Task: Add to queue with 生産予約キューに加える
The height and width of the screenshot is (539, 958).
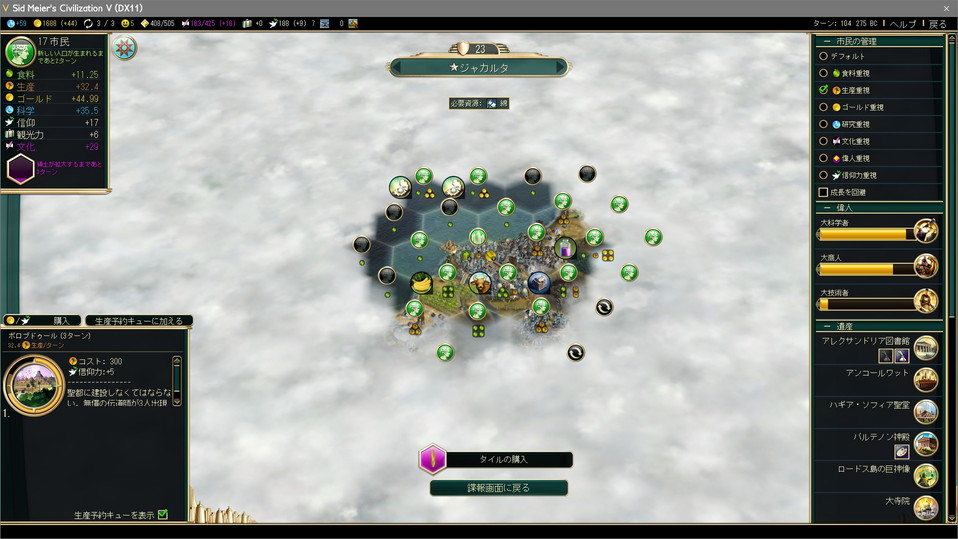Action: [139, 321]
